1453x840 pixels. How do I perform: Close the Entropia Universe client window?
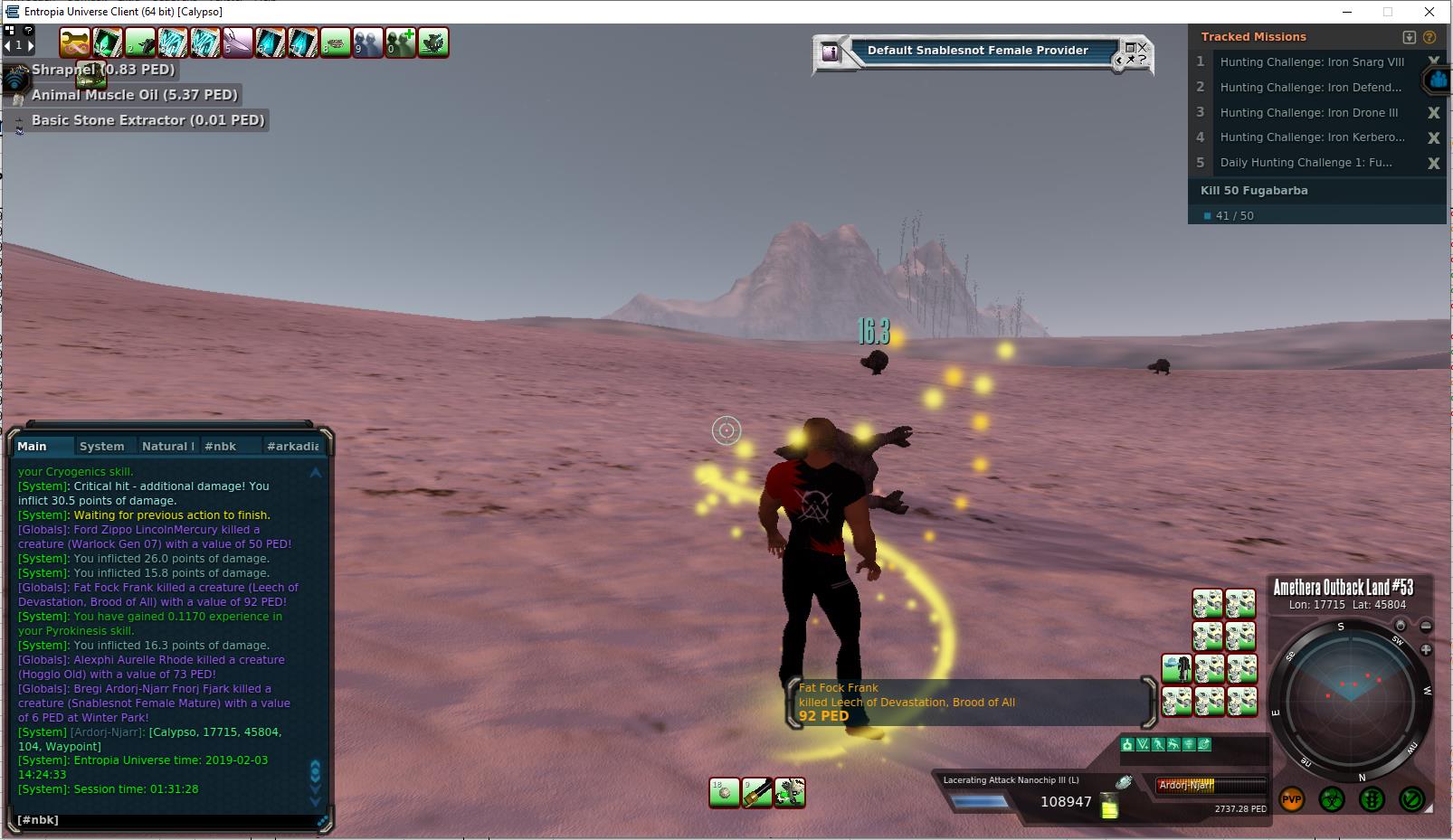tap(1429, 12)
